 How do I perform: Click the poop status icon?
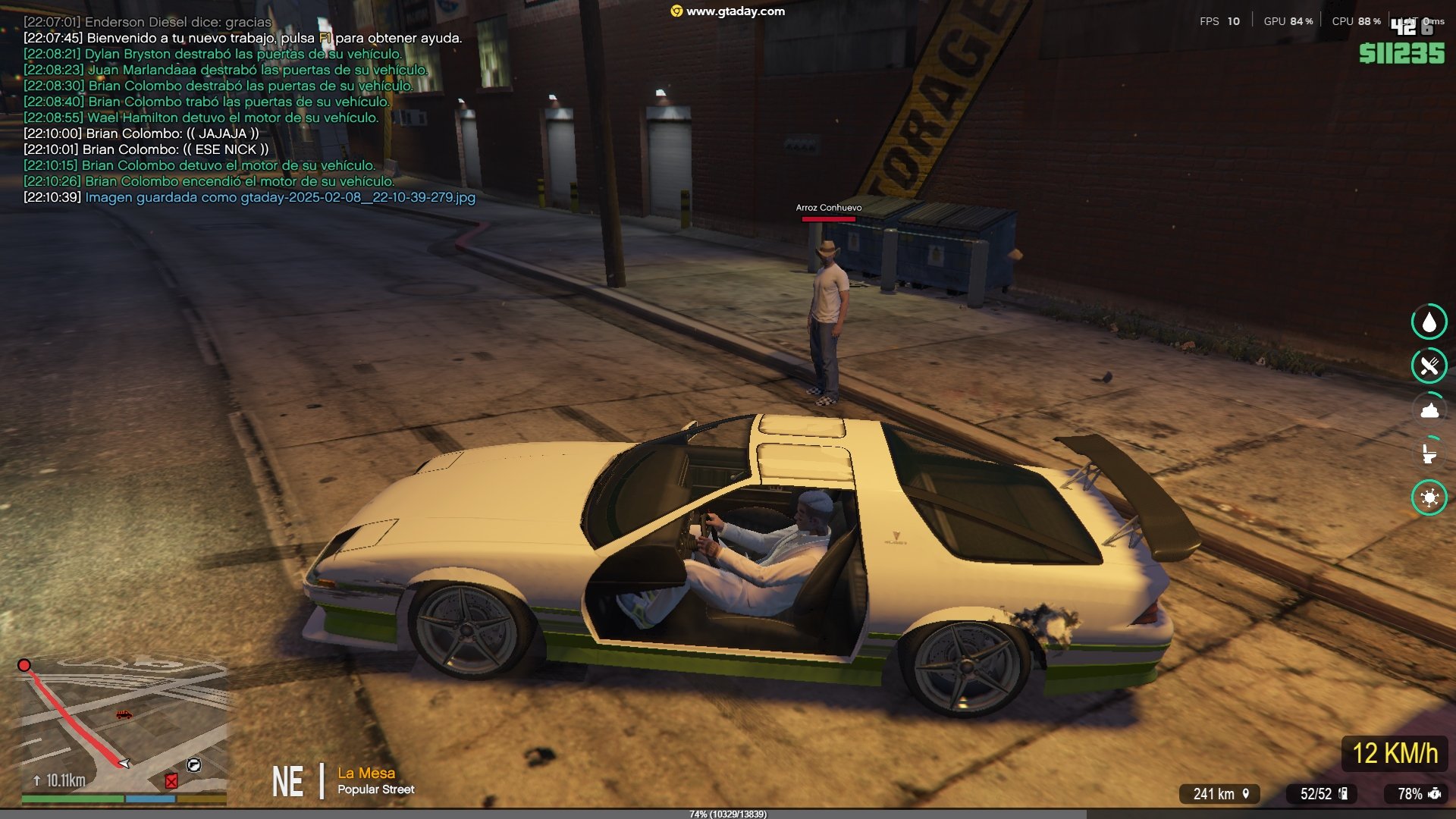(1429, 410)
